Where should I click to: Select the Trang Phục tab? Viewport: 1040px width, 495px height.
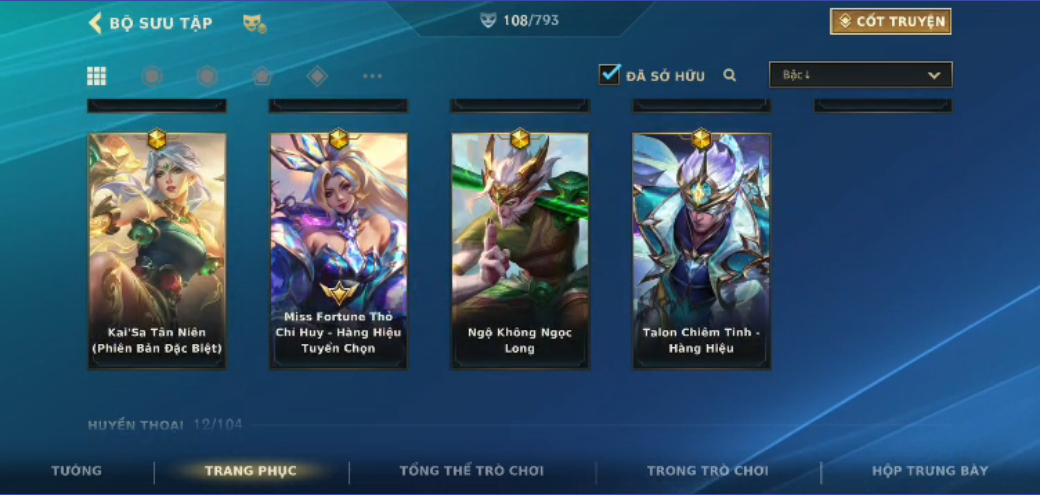coord(251,471)
